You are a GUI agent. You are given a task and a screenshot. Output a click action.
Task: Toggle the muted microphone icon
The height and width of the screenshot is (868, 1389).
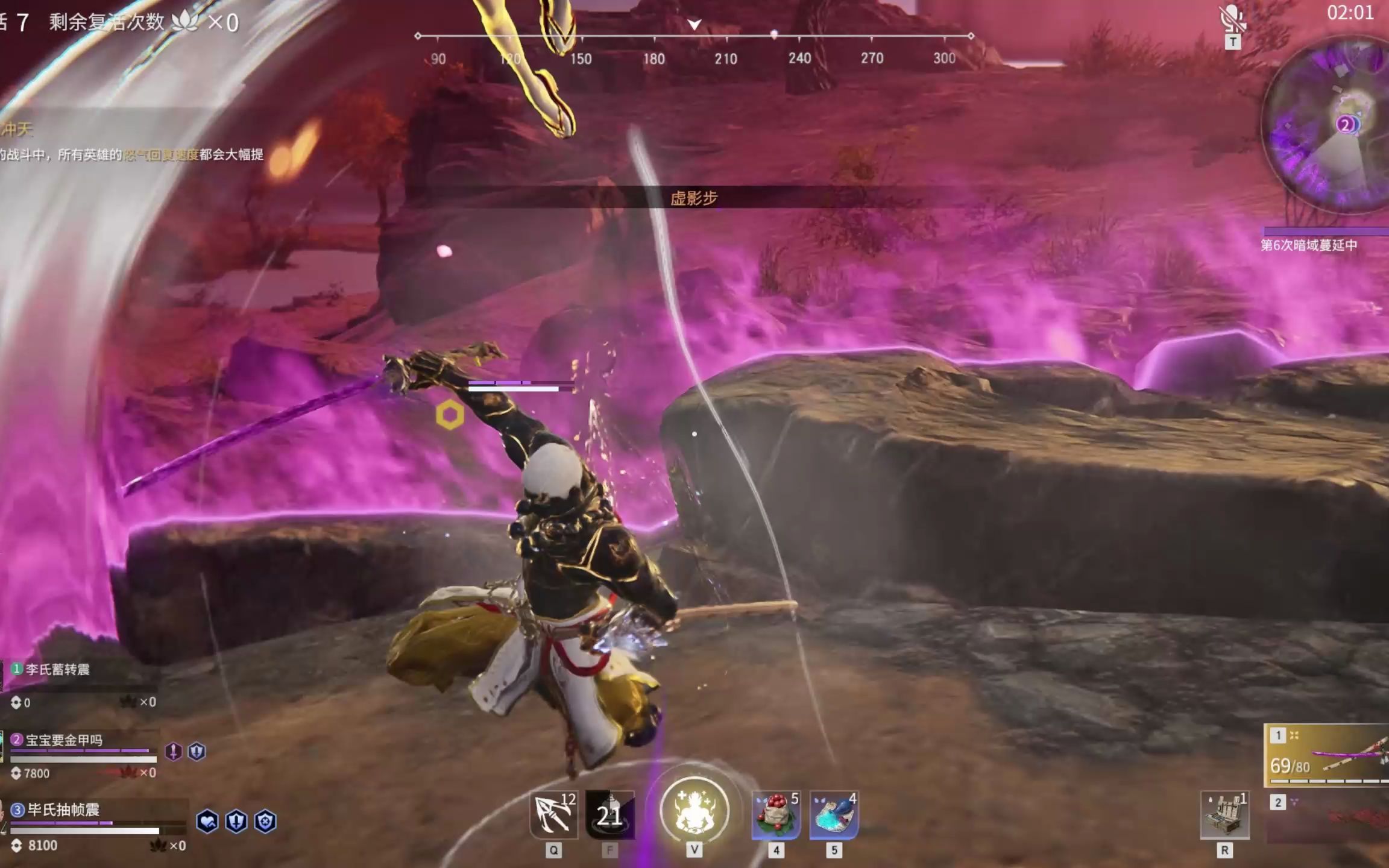1232,19
